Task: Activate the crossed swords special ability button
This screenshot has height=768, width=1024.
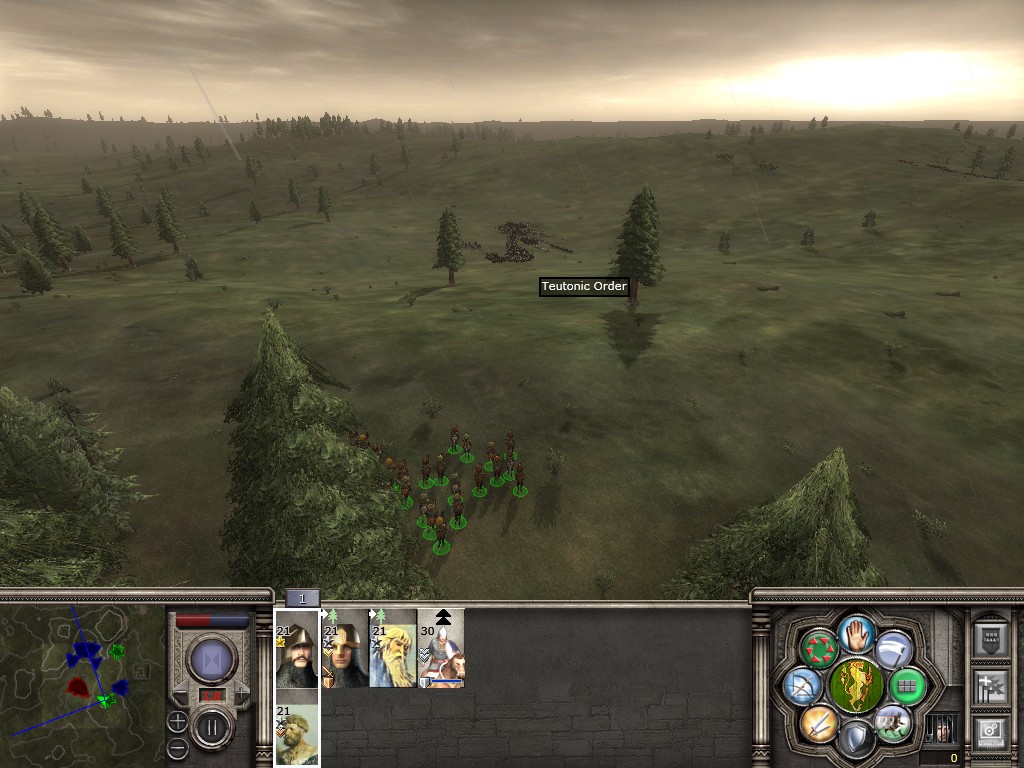Action: [x=819, y=722]
